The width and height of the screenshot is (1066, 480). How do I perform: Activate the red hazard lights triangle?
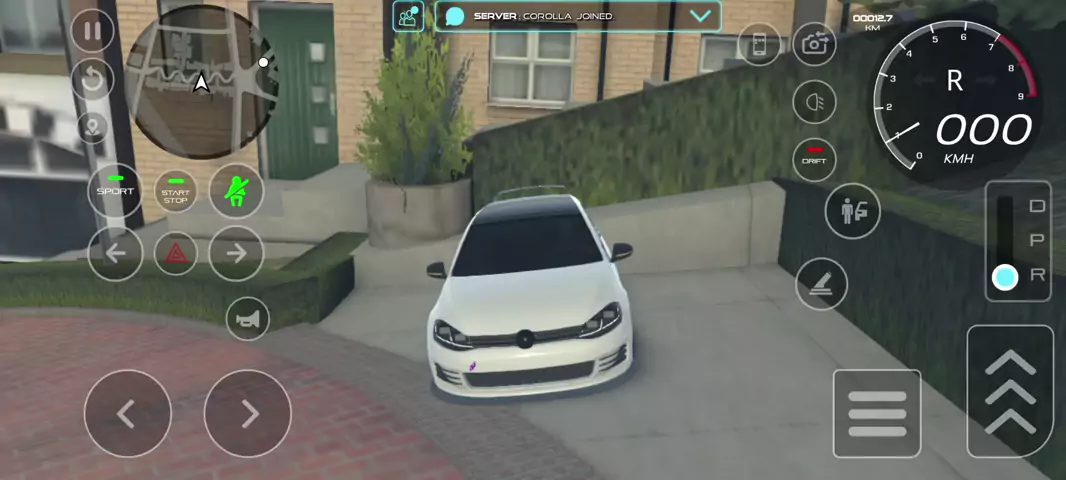(175, 253)
